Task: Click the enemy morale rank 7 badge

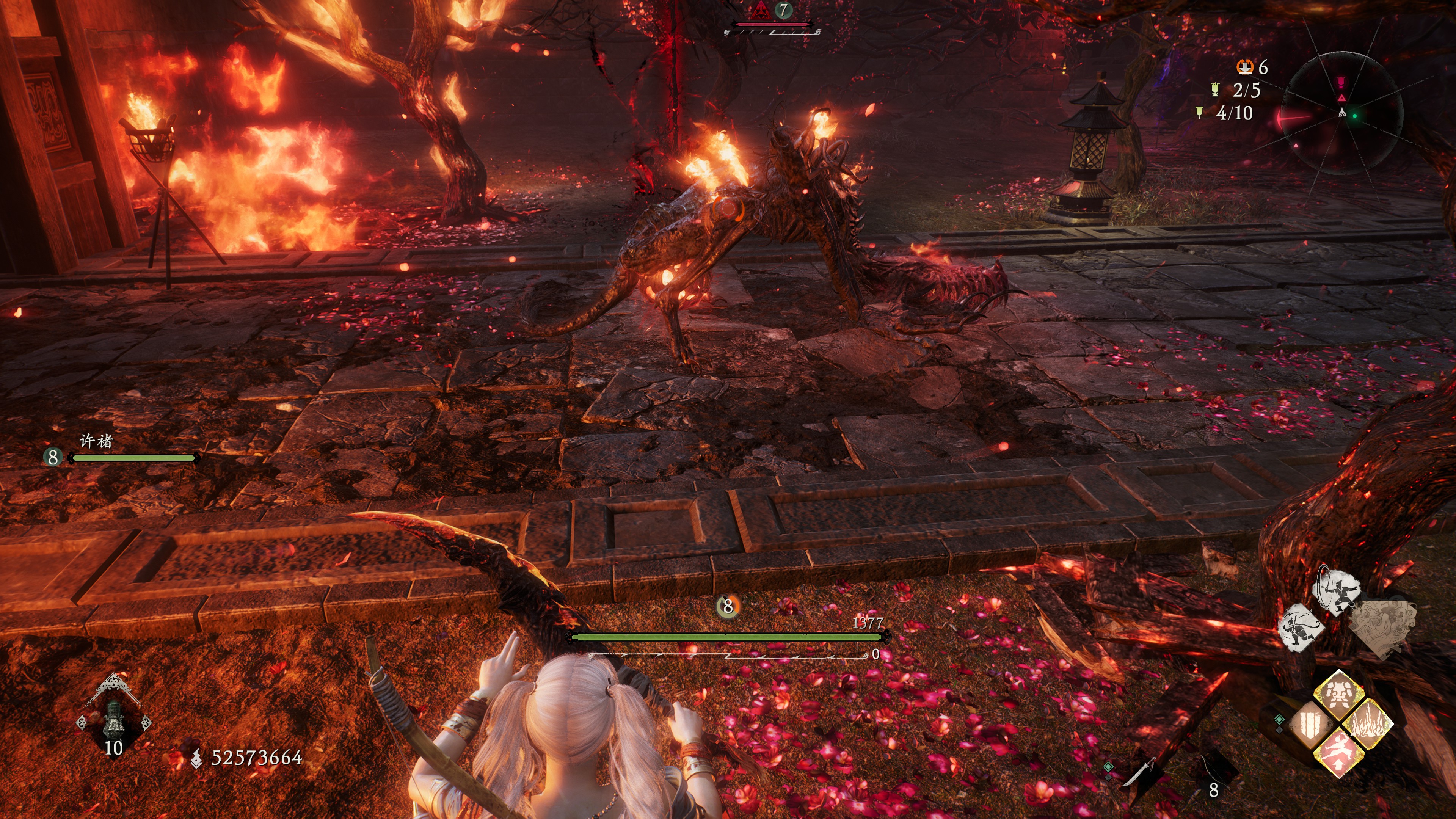Action: pos(783,9)
